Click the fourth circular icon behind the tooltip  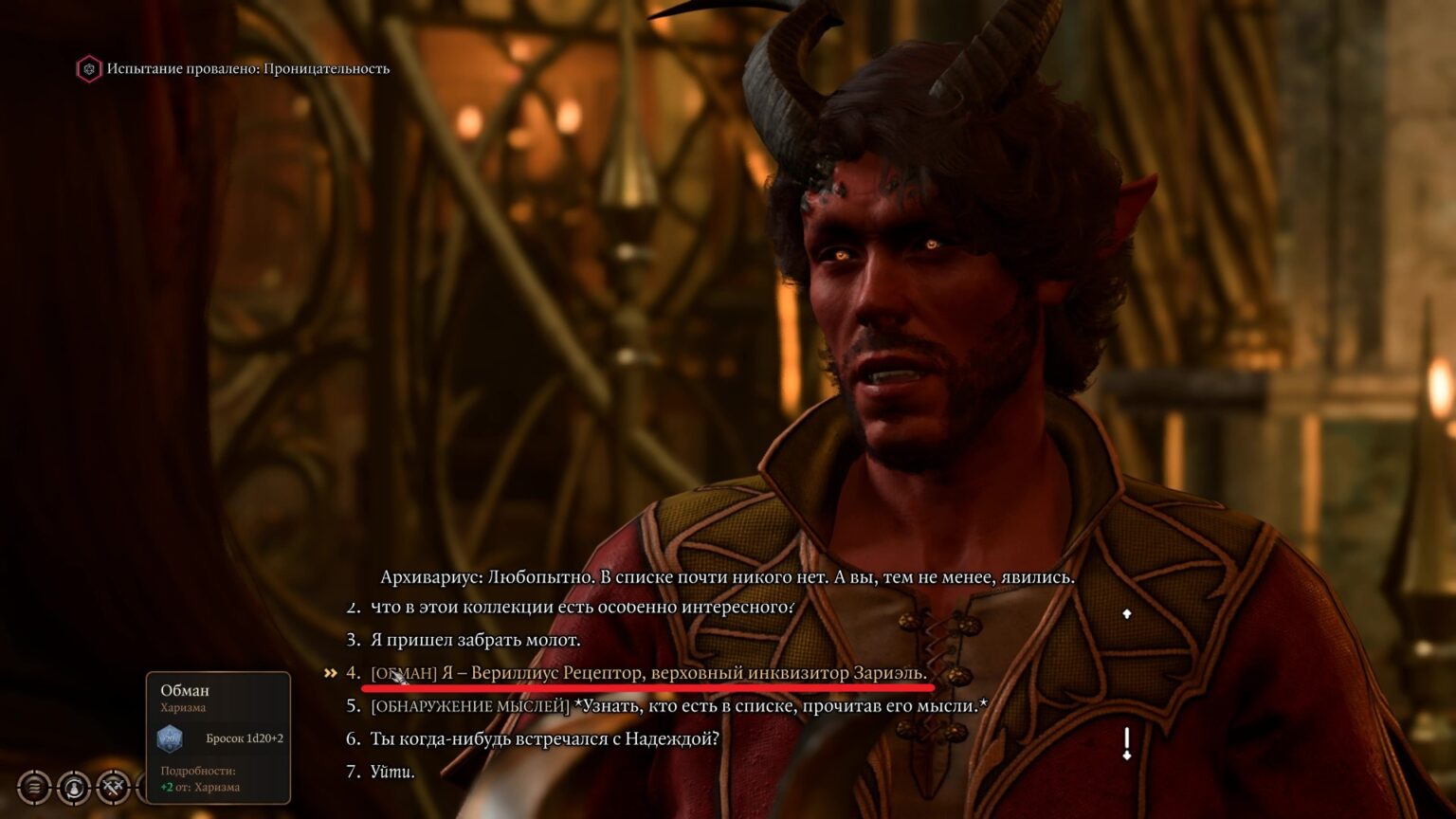(x=144, y=788)
